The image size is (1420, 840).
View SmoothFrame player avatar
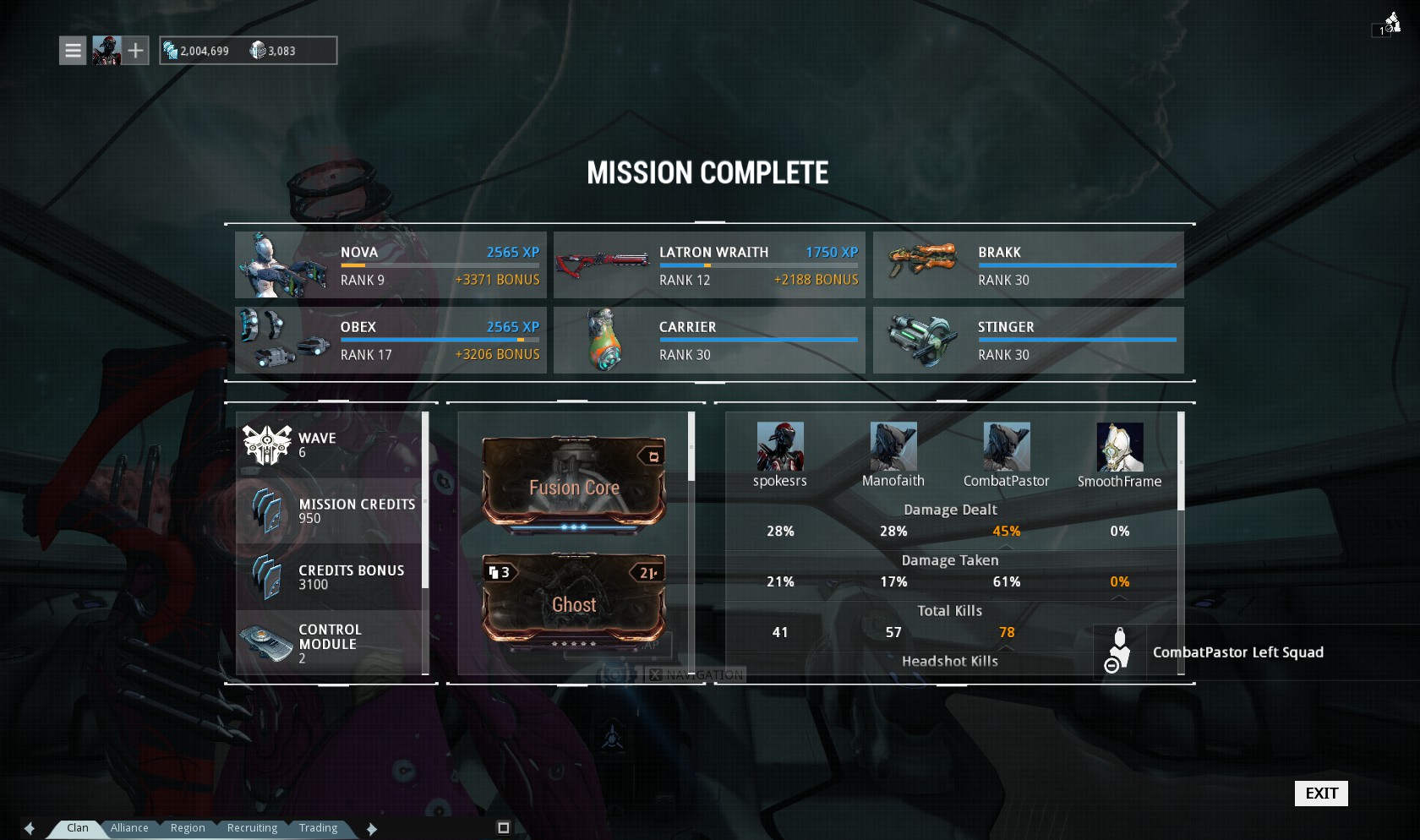(1120, 446)
